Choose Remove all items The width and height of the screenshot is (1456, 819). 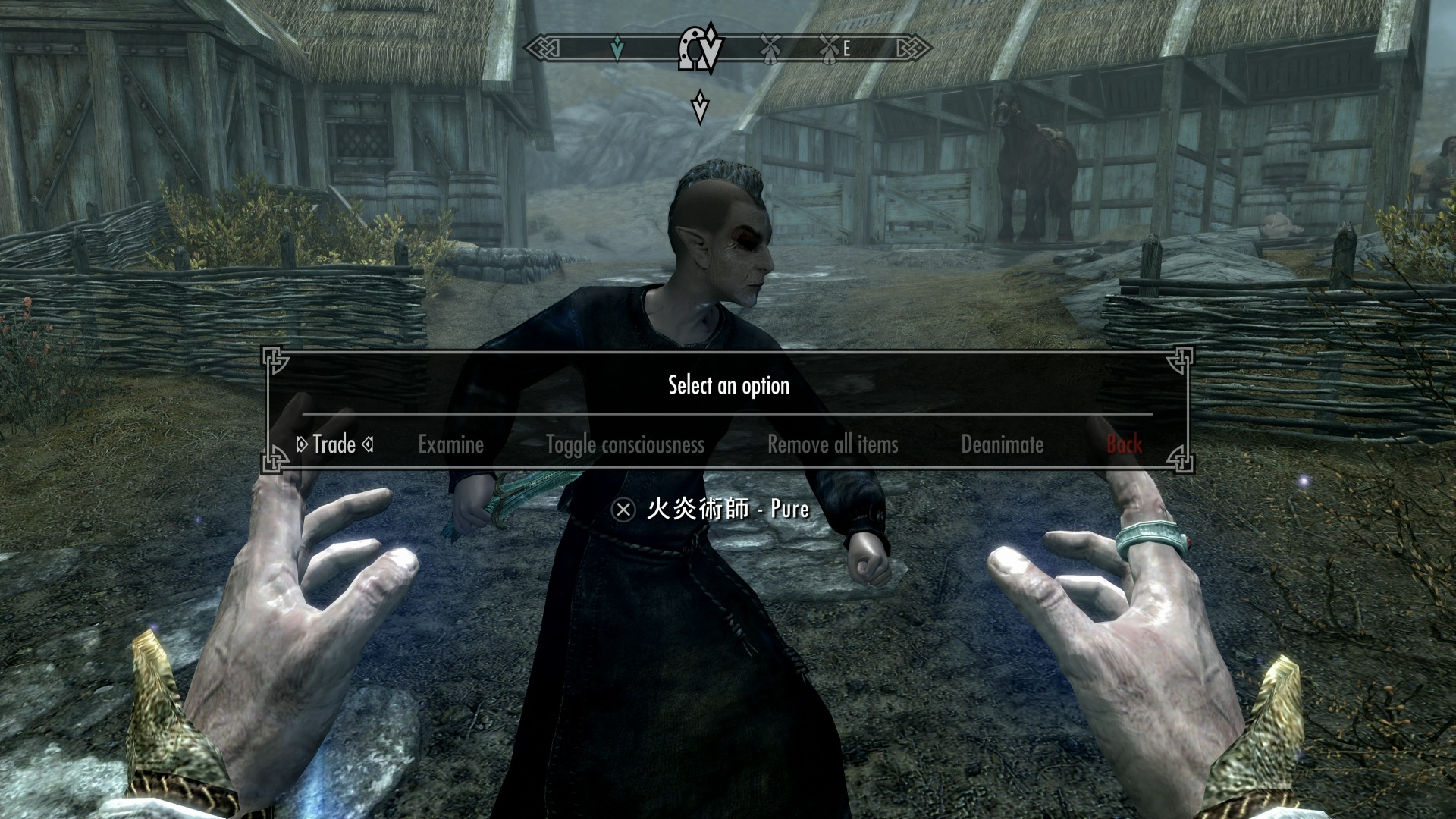click(833, 444)
